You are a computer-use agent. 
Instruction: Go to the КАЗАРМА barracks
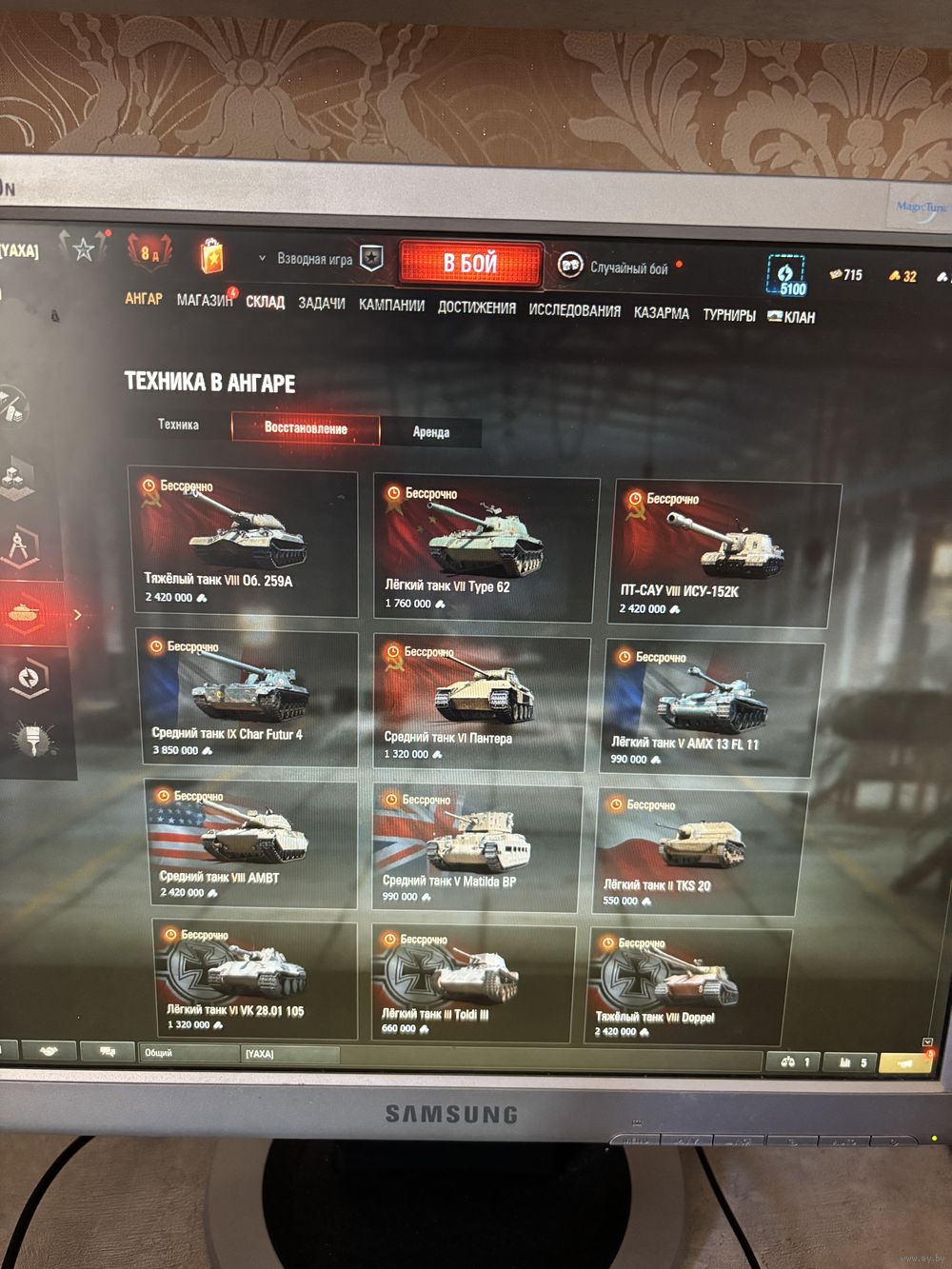661,312
